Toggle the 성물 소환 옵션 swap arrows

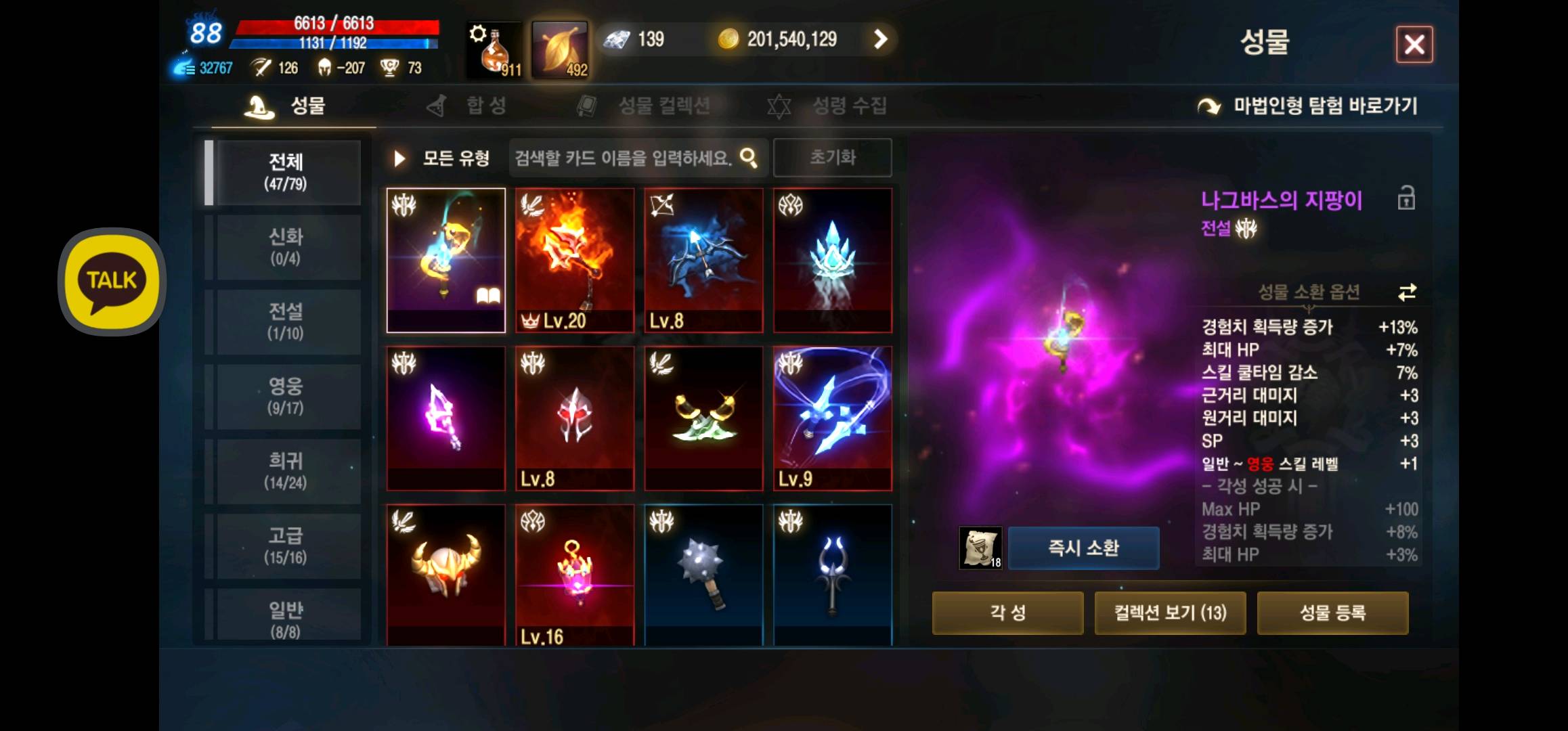coord(1407,294)
